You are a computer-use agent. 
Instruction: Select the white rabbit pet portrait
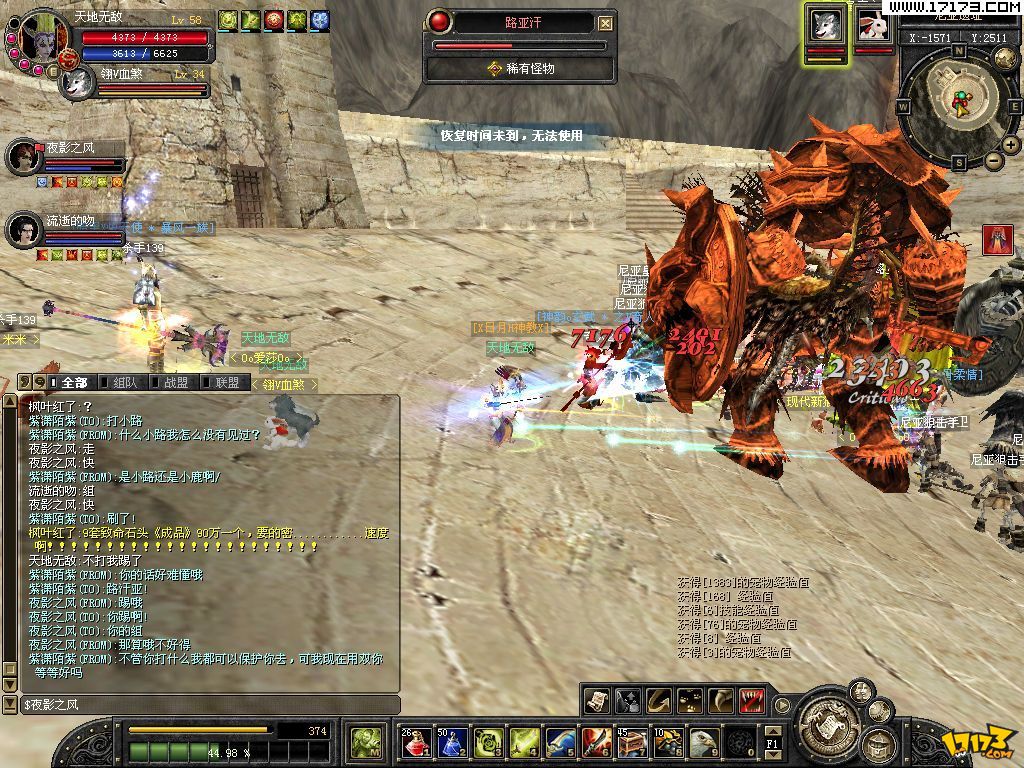tap(873, 26)
